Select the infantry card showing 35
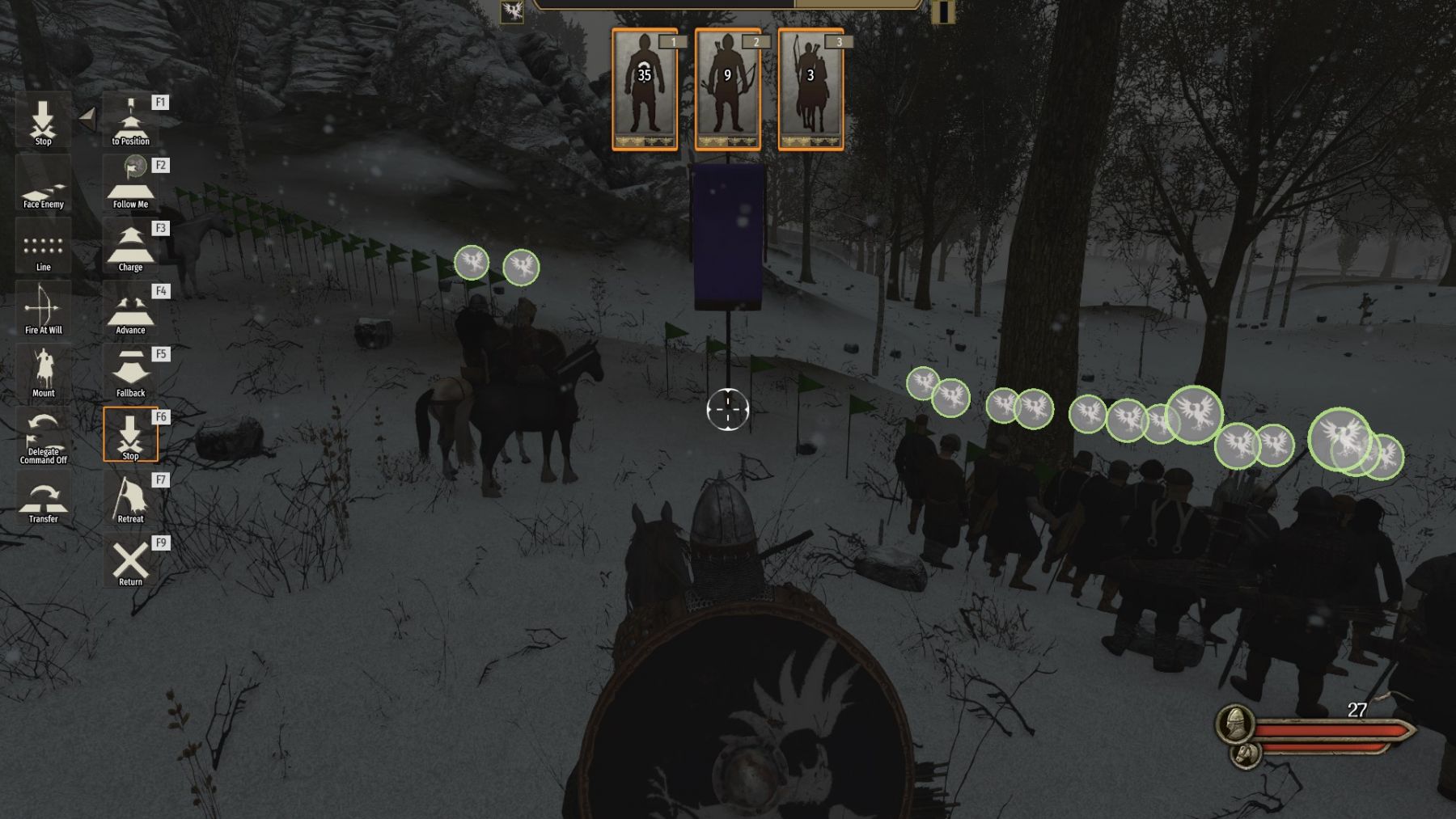Screen dimensions: 1456x819 click(645, 90)
